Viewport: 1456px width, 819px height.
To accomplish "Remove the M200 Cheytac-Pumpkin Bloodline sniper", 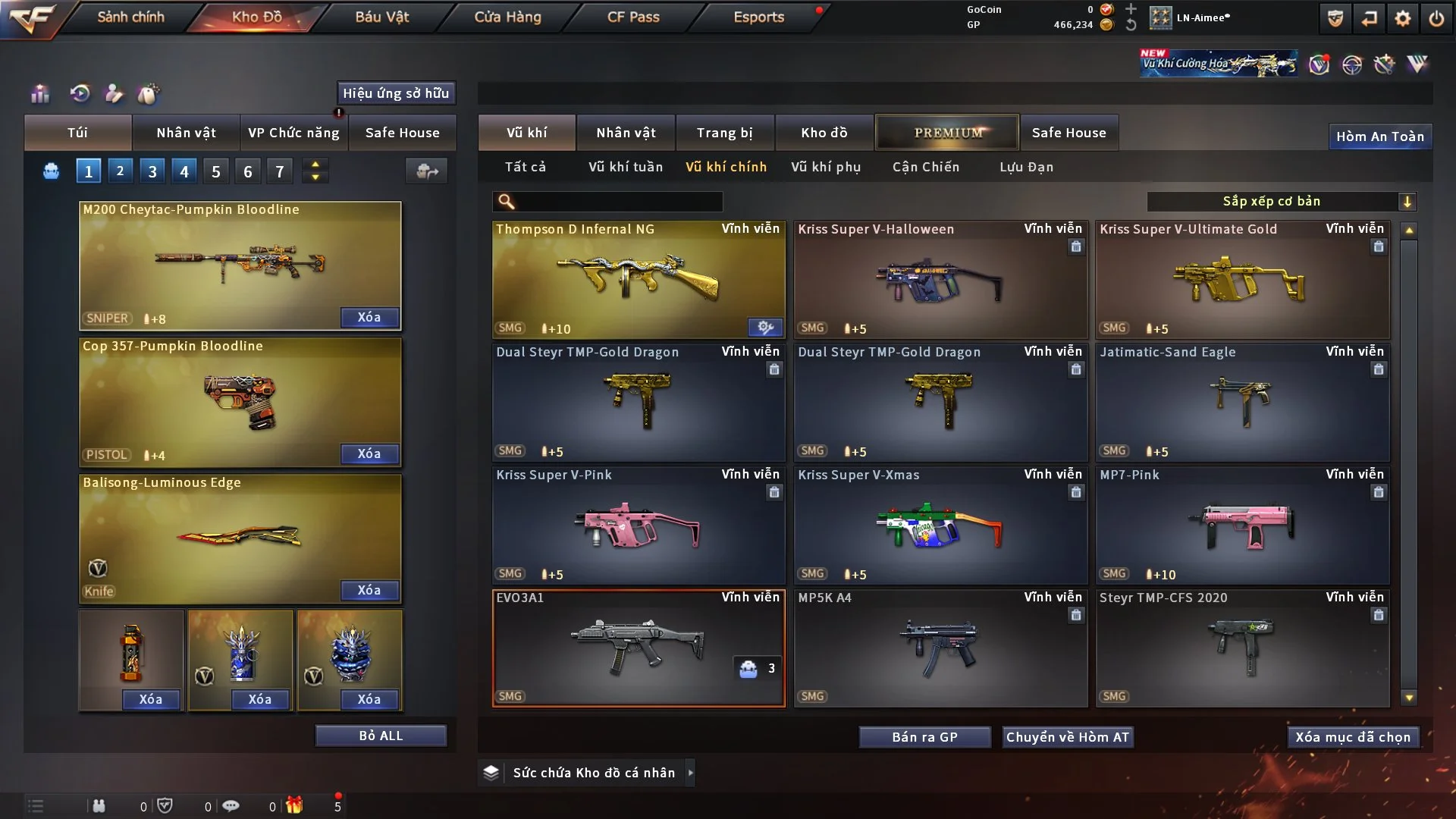I will pyautogui.click(x=369, y=317).
